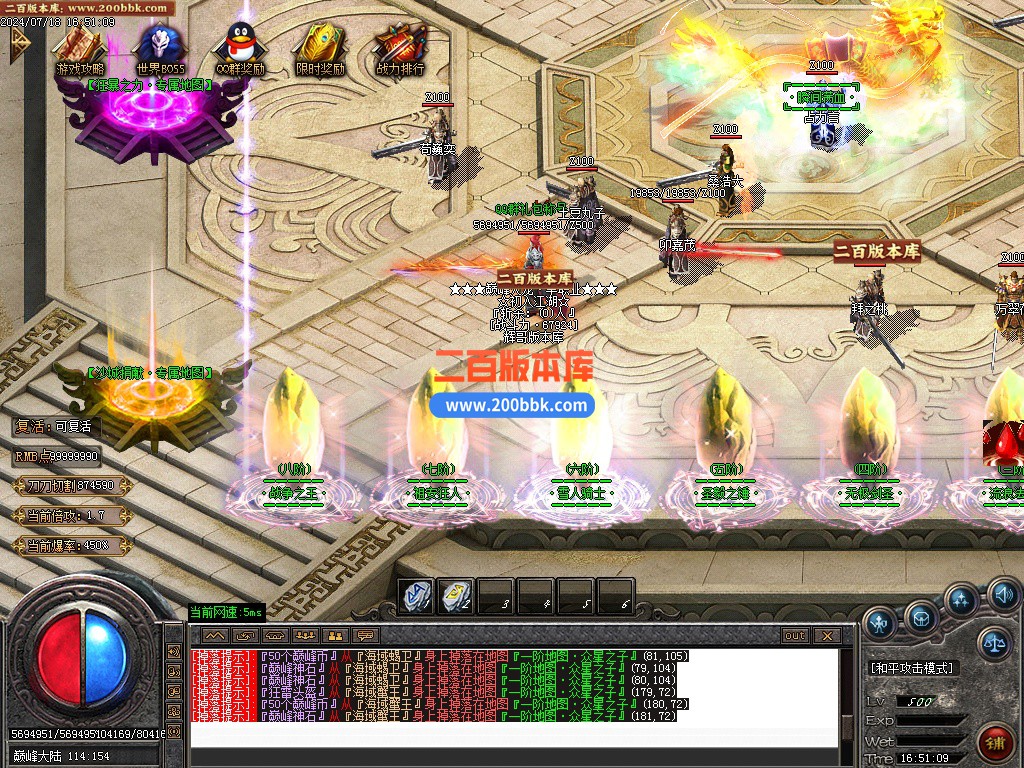Close the chat window with the X button
The width and height of the screenshot is (1024, 768).
point(827,636)
